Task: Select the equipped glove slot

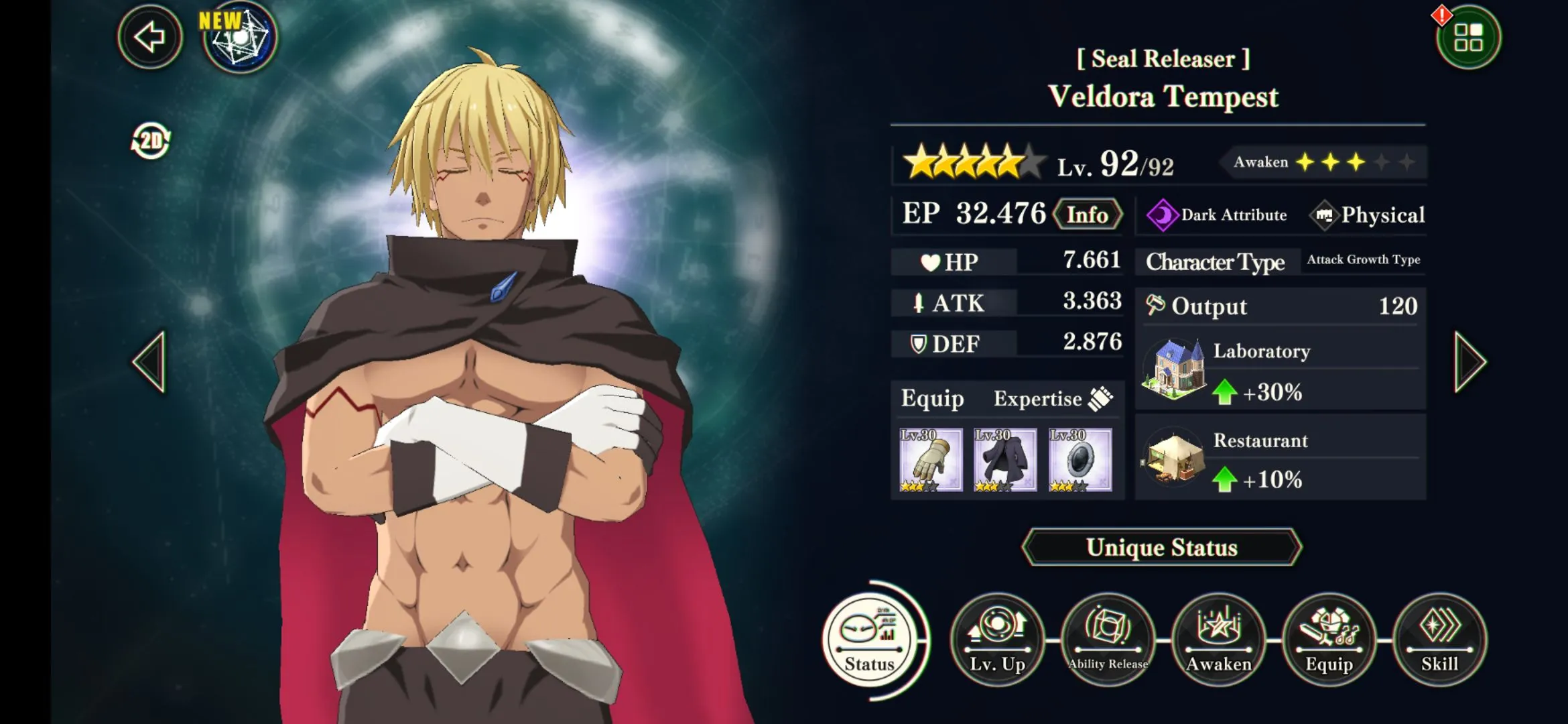Action: point(931,460)
